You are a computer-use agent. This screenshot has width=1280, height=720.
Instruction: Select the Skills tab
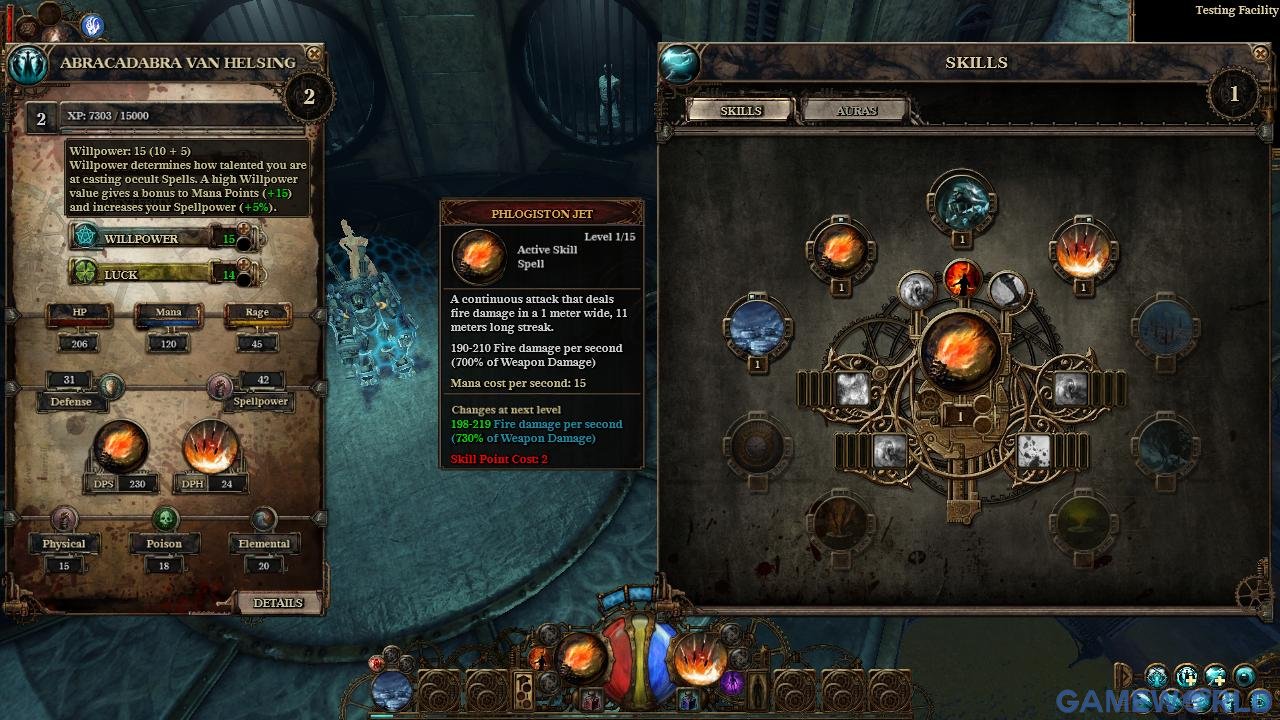click(x=741, y=111)
